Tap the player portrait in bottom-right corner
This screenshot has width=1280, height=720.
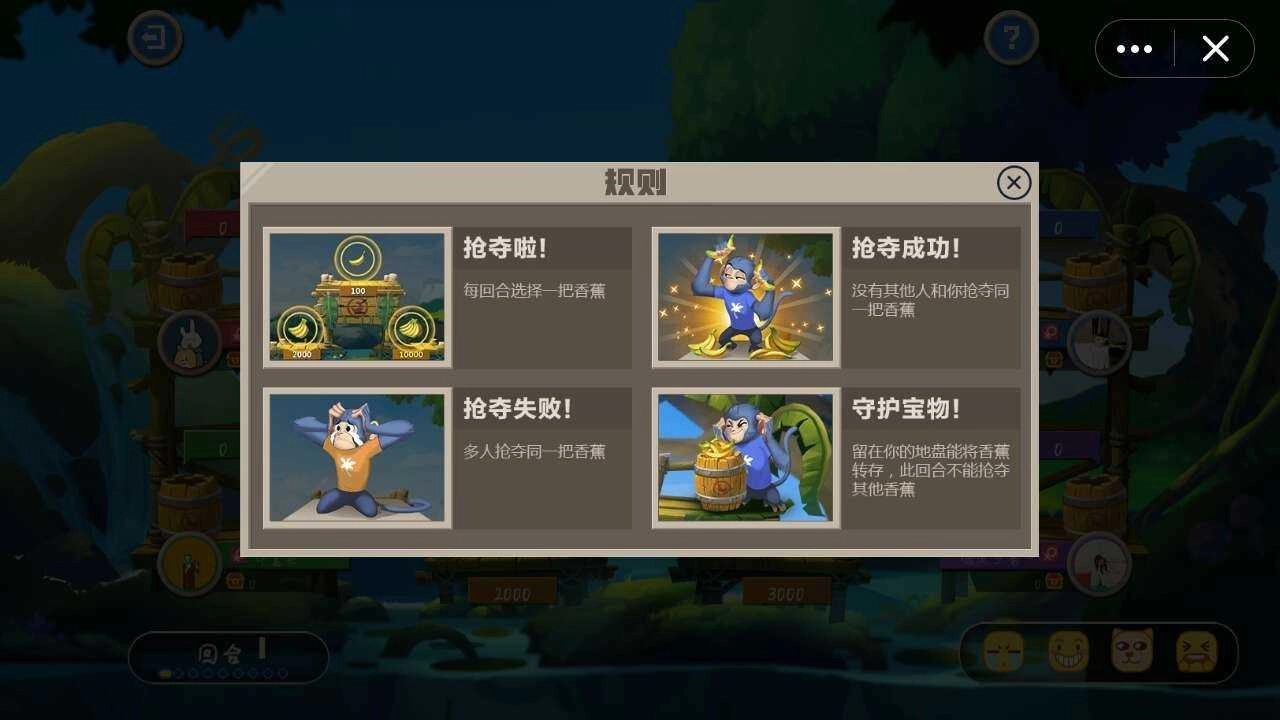(1098, 563)
